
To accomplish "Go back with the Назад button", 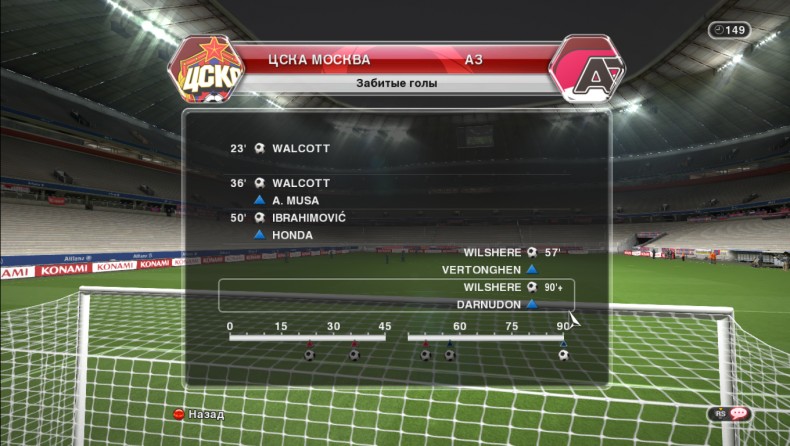I will (198, 414).
